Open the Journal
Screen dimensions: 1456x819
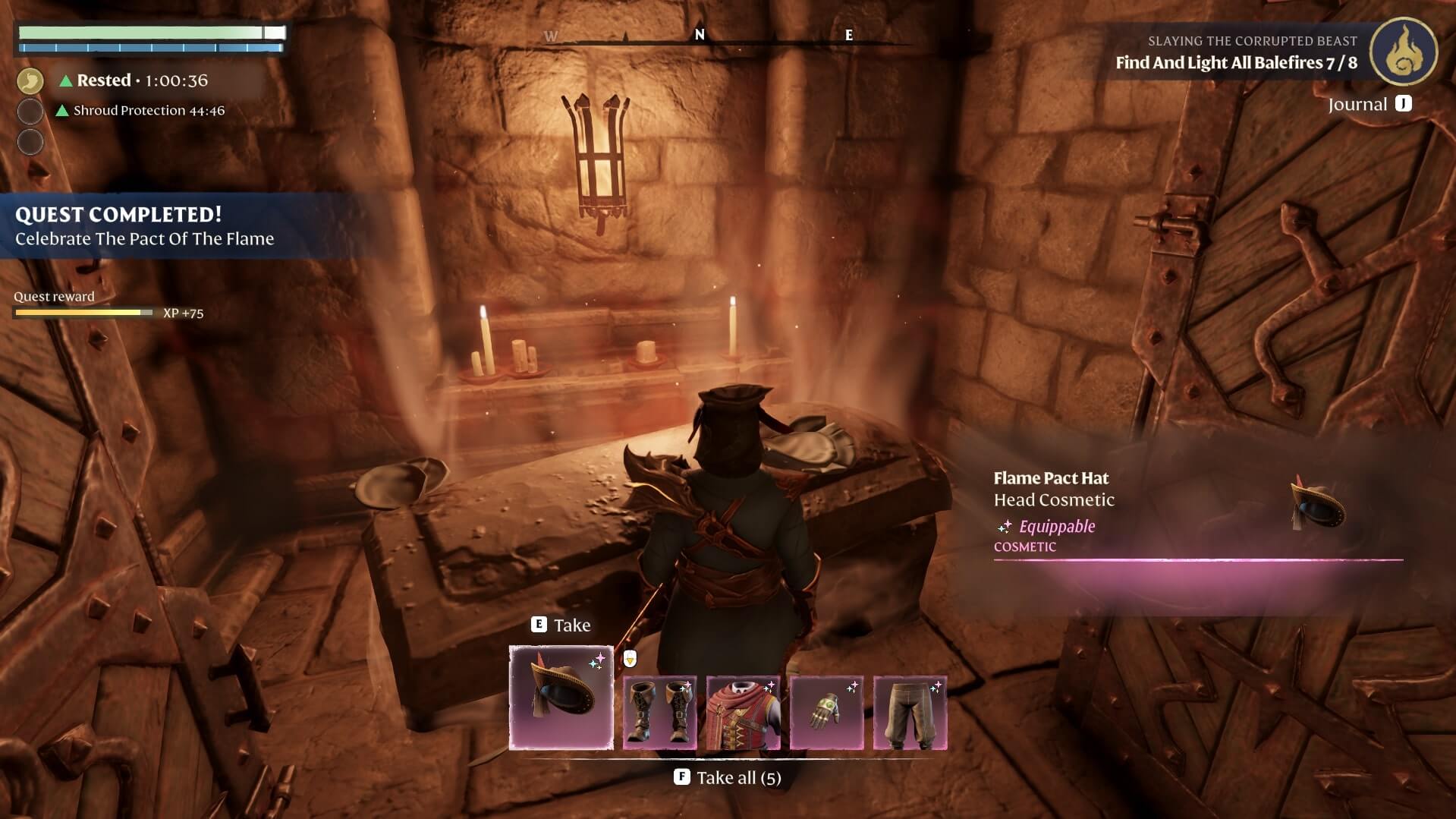coord(1370,104)
